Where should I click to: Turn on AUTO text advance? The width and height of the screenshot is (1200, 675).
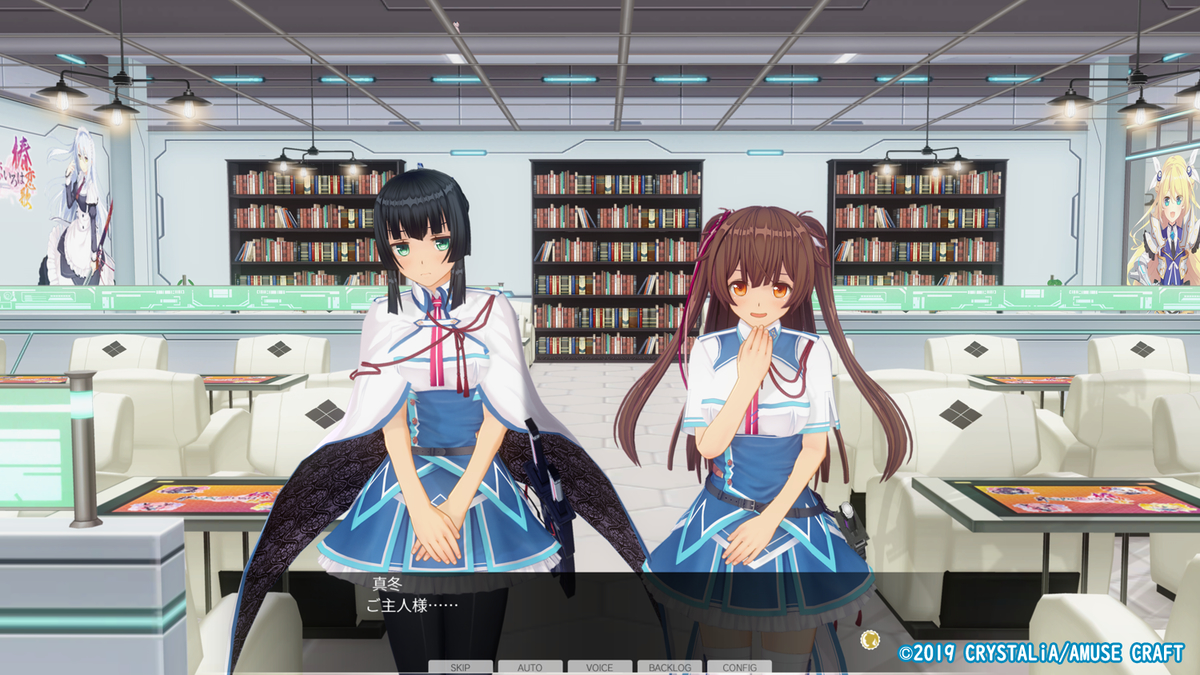coord(530,667)
